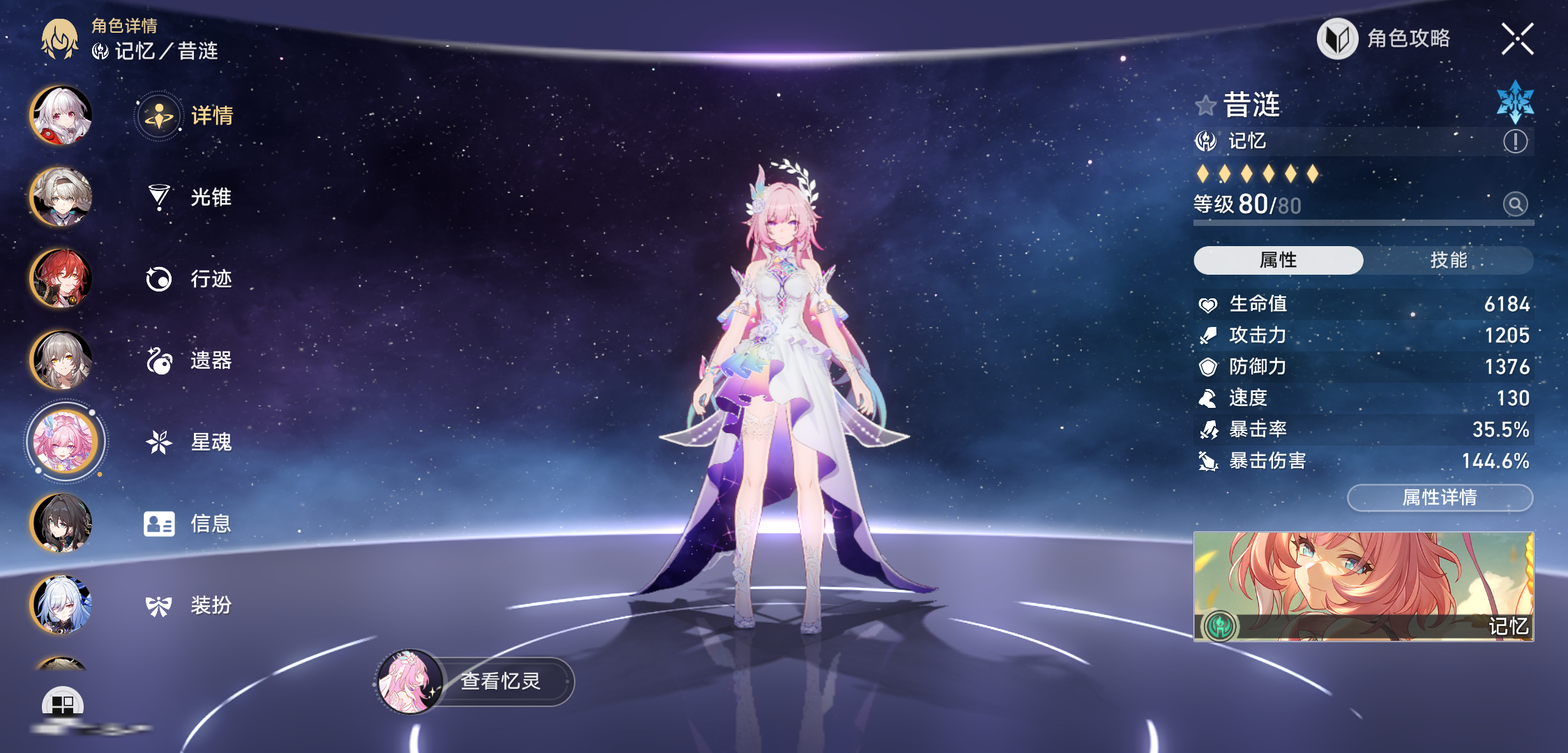The image size is (1568, 753).
Task: Open 属性详情 attribute details
Action: (x=1440, y=498)
